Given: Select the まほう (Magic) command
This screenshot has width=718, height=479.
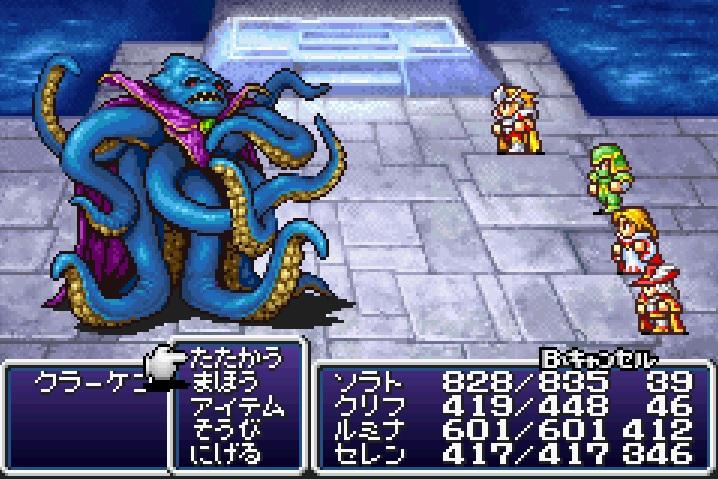Looking at the screenshot, I should tap(225, 382).
